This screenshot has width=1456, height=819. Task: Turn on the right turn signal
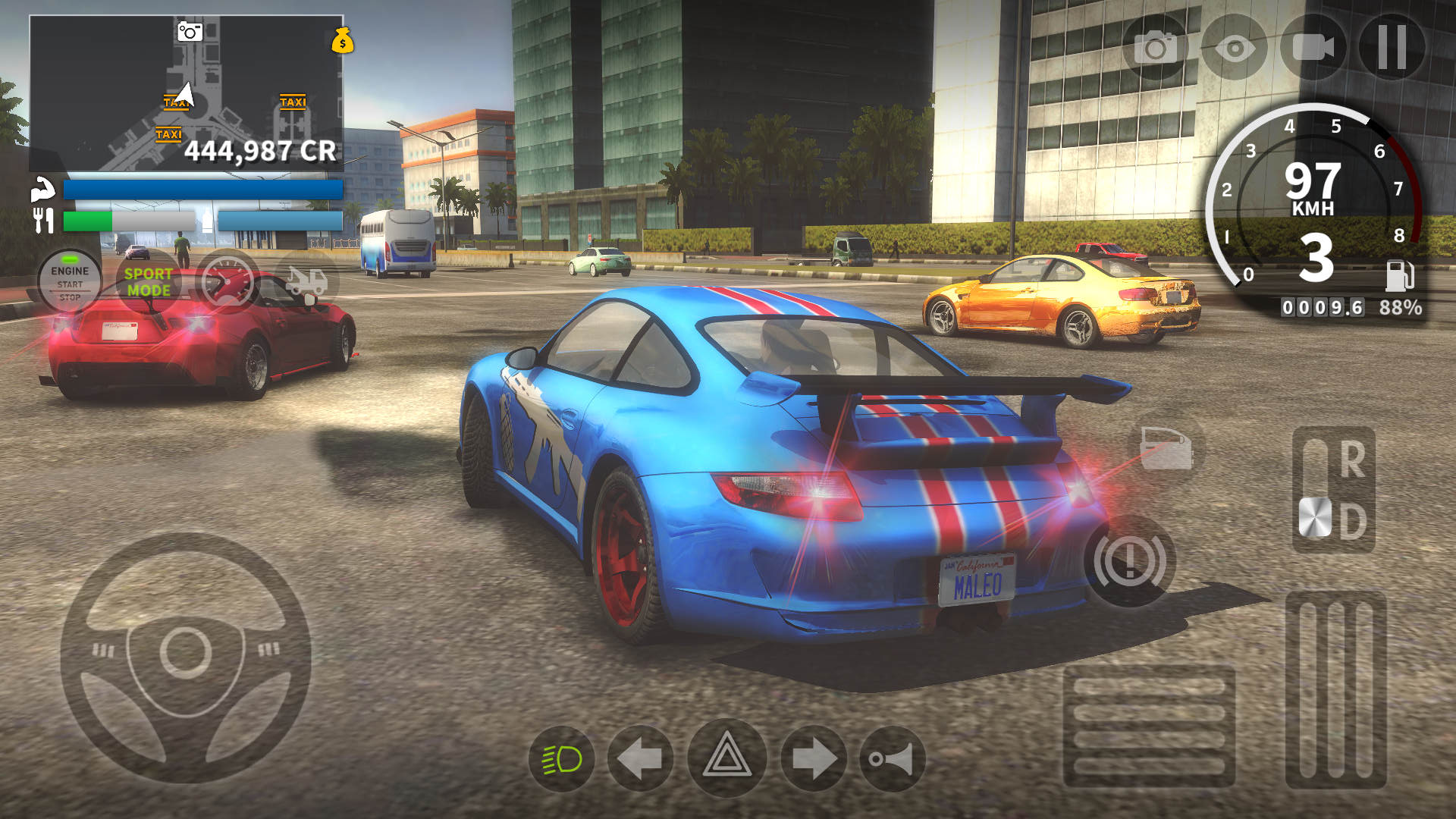814,759
